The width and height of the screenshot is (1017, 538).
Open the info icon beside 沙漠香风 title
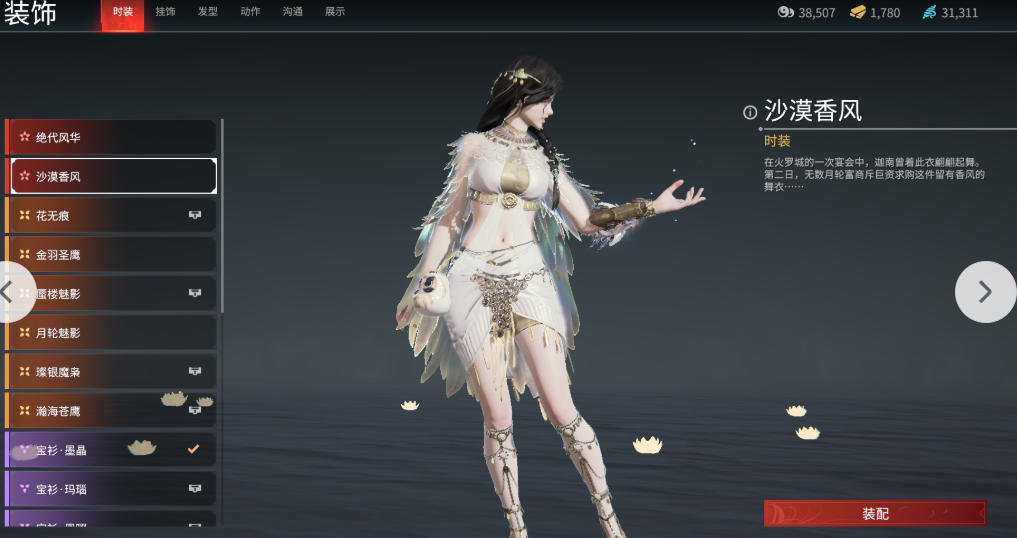point(750,112)
